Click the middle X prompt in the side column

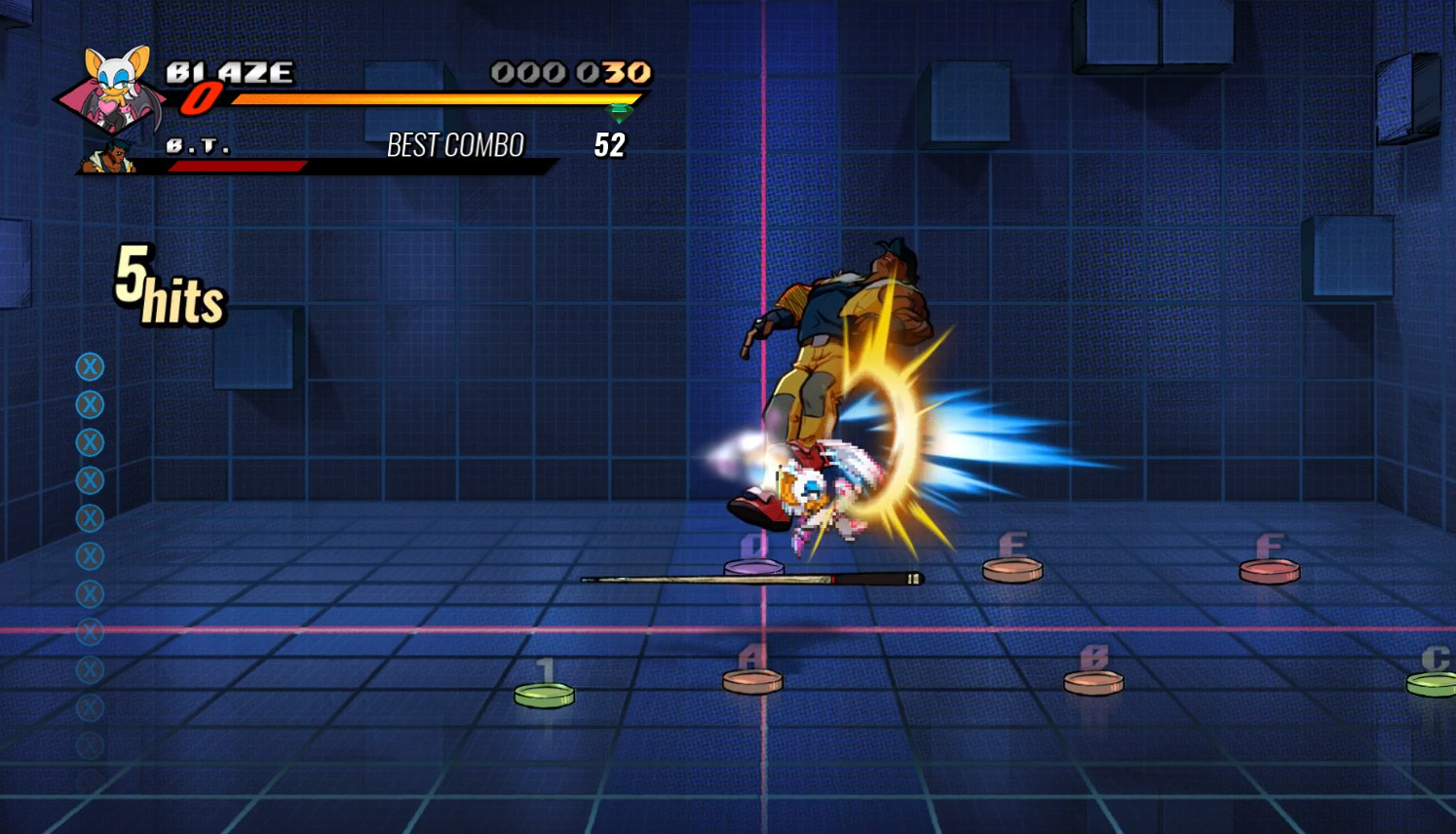point(90,552)
